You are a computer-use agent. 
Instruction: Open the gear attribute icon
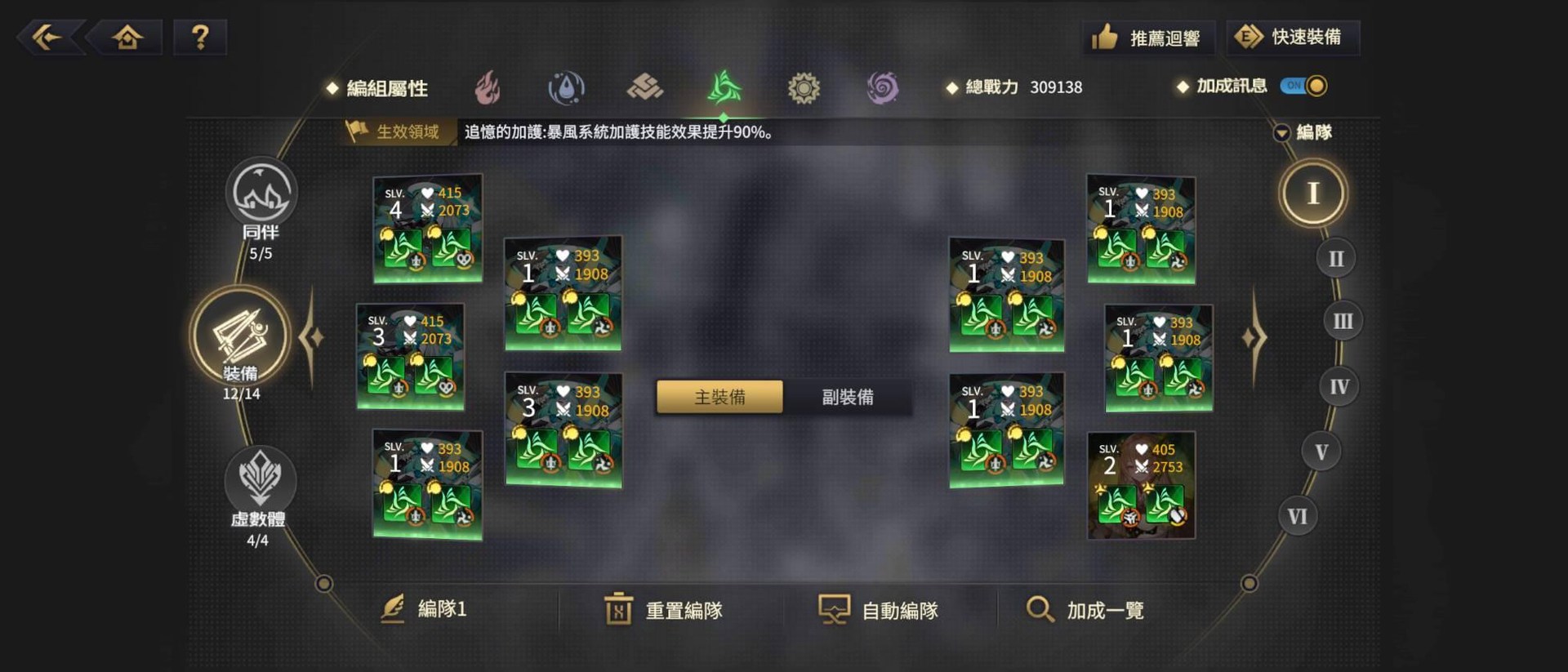click(804, 87)
